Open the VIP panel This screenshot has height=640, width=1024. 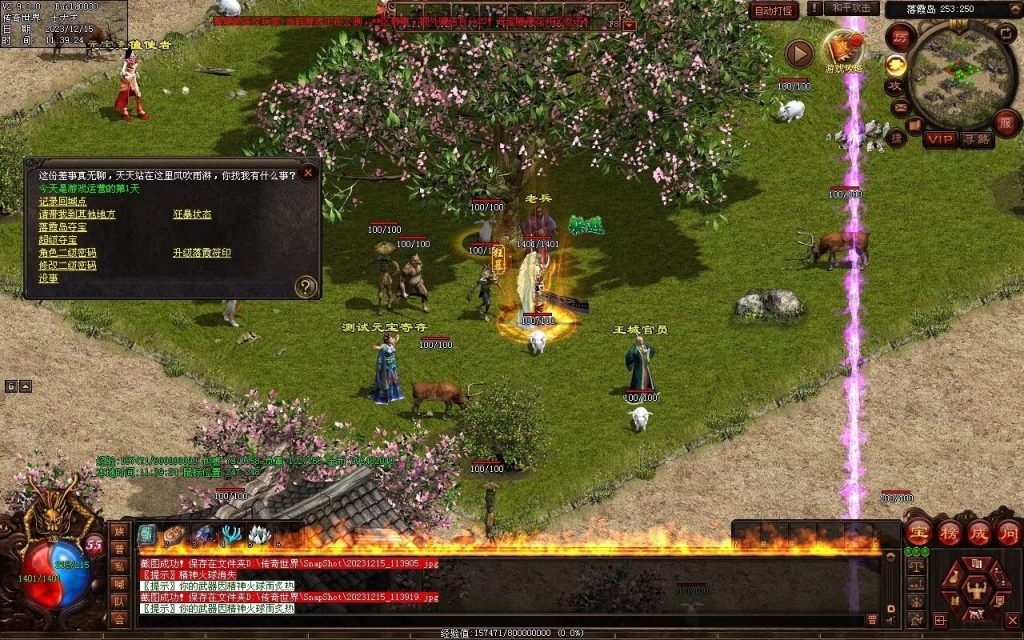coord(939,139)
